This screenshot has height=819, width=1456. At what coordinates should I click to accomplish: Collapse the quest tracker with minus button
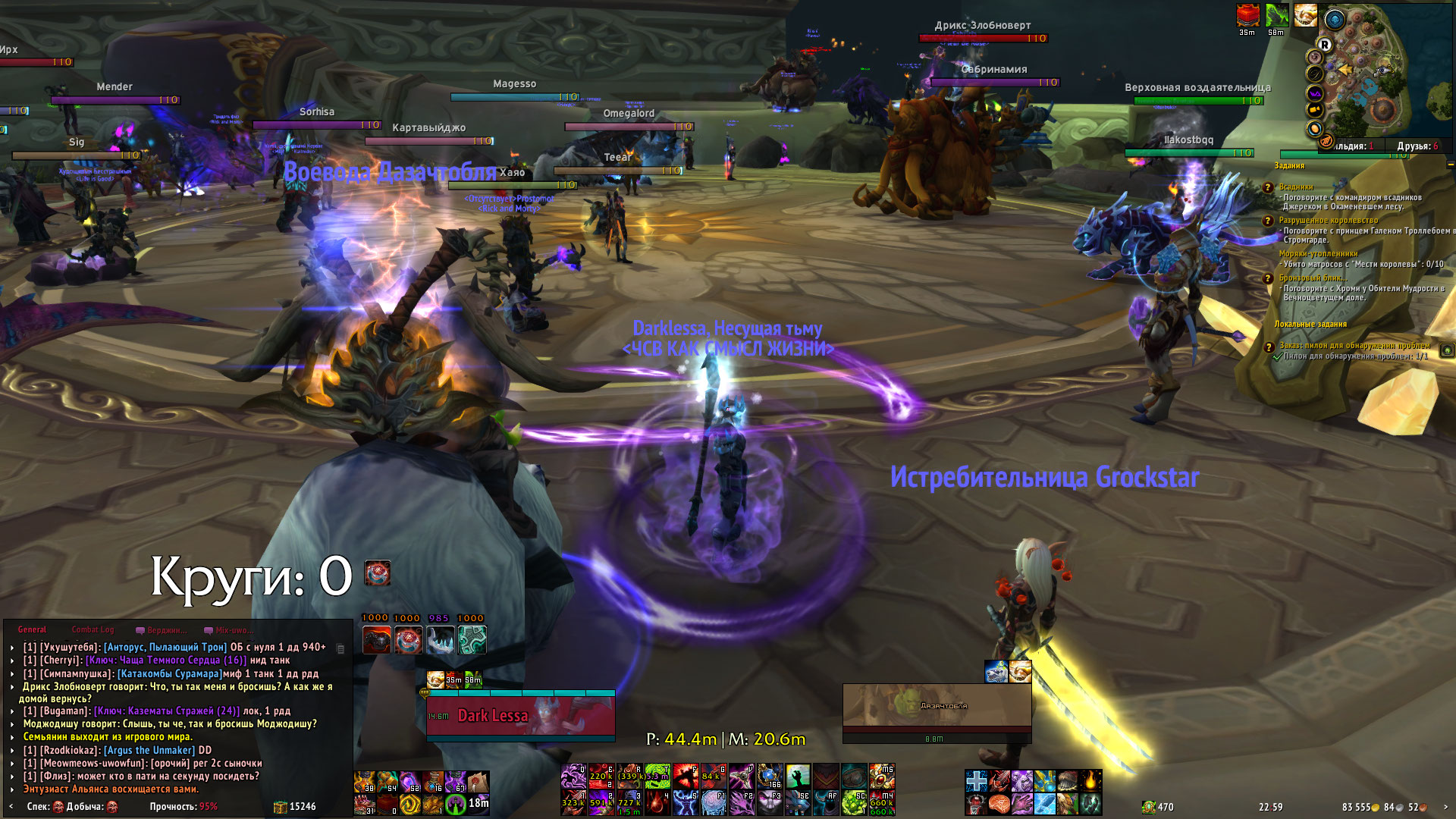(x=1450, y=165)
